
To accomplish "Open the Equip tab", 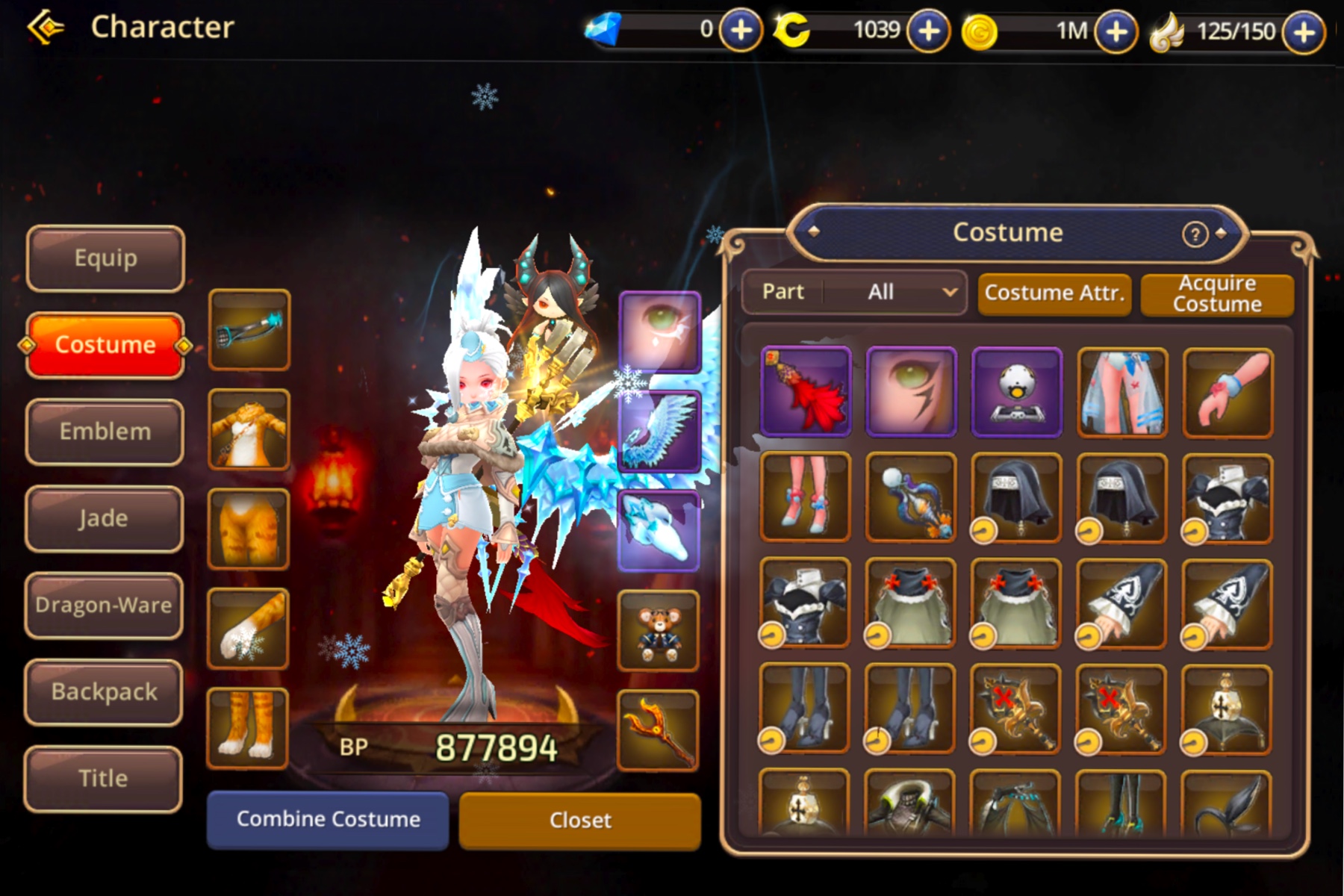I will click(105, 258).
